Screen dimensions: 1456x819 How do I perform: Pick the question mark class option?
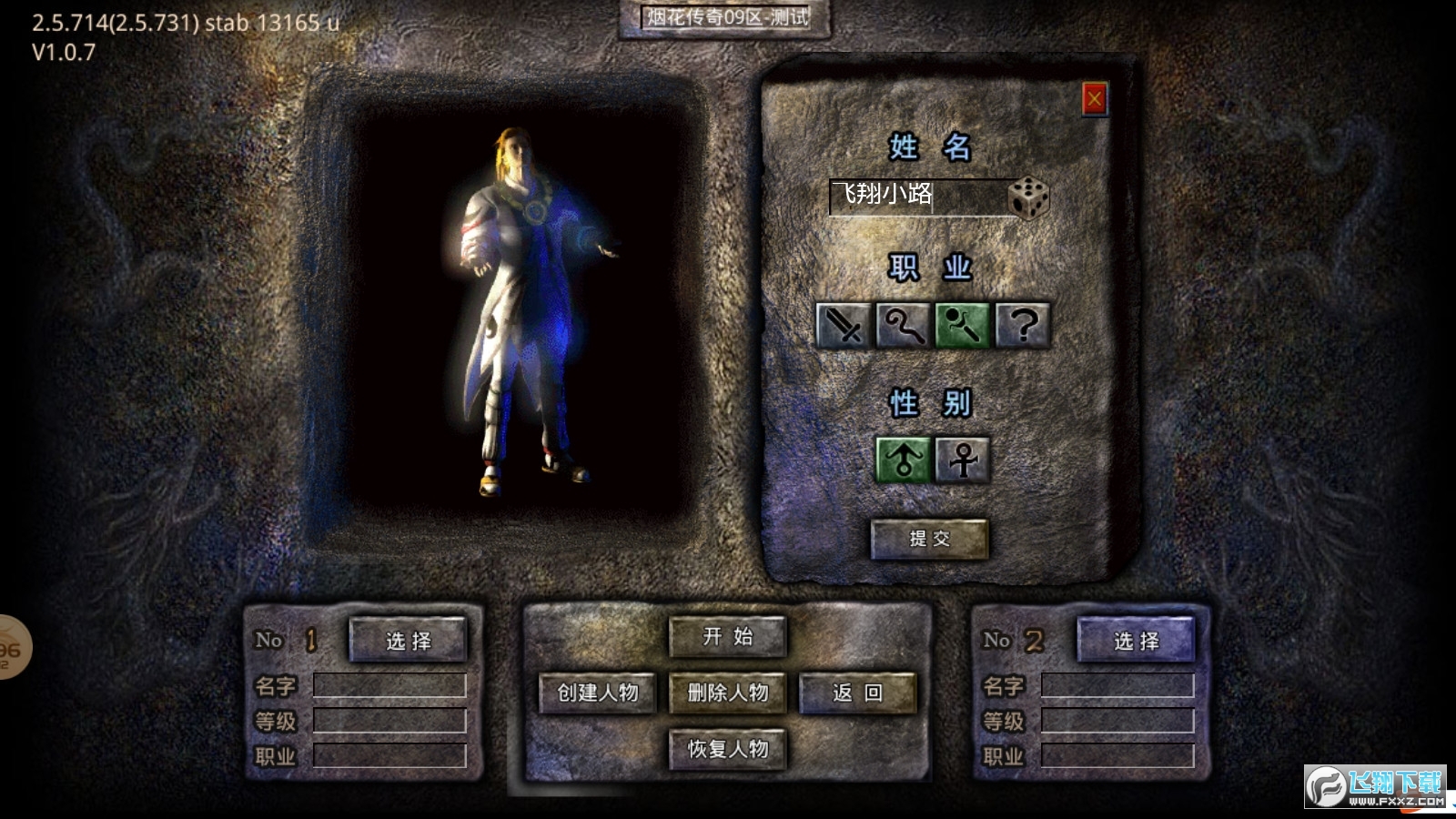click(x=1023, y=325)
